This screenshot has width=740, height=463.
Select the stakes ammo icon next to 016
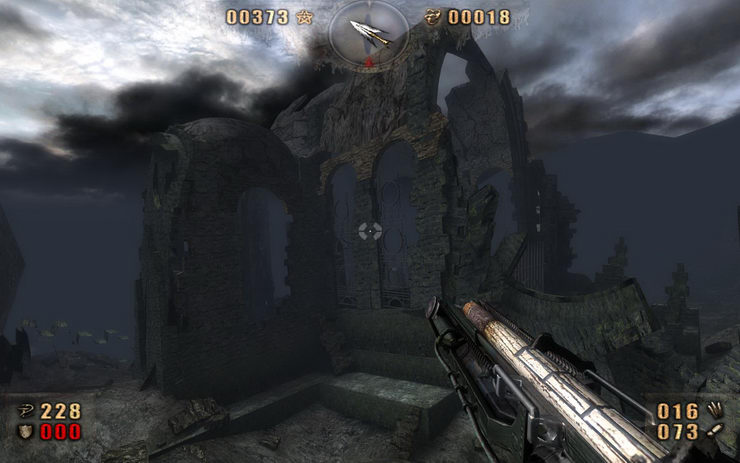[714, 411]
